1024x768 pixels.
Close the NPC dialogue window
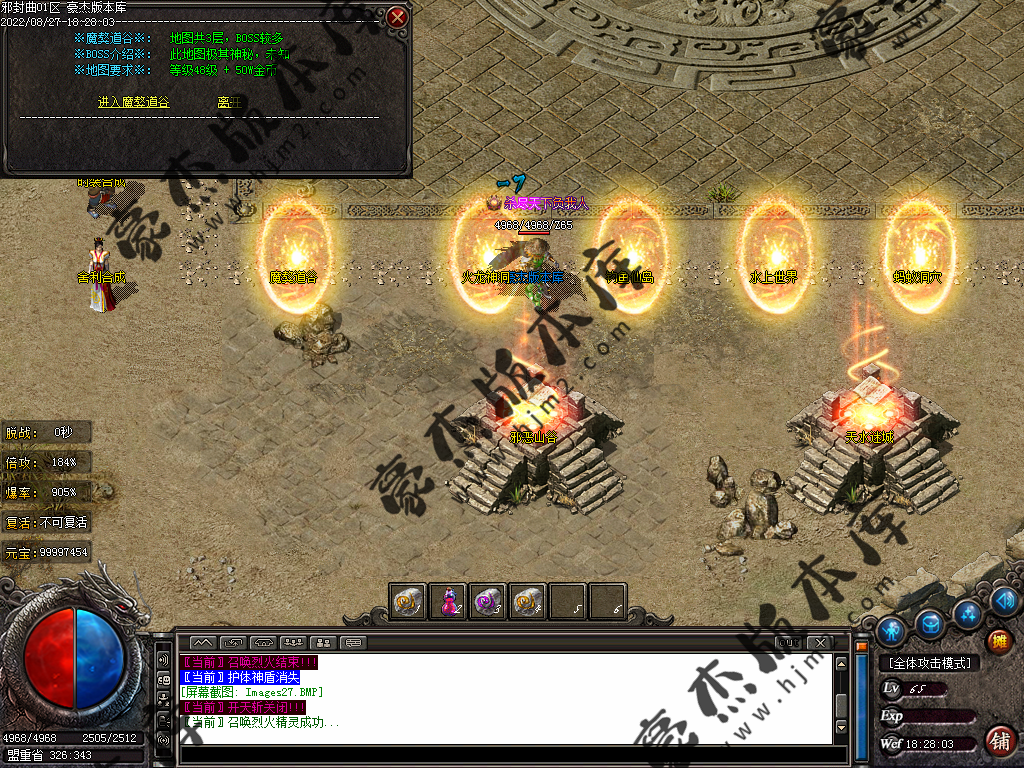pos(397,17)
